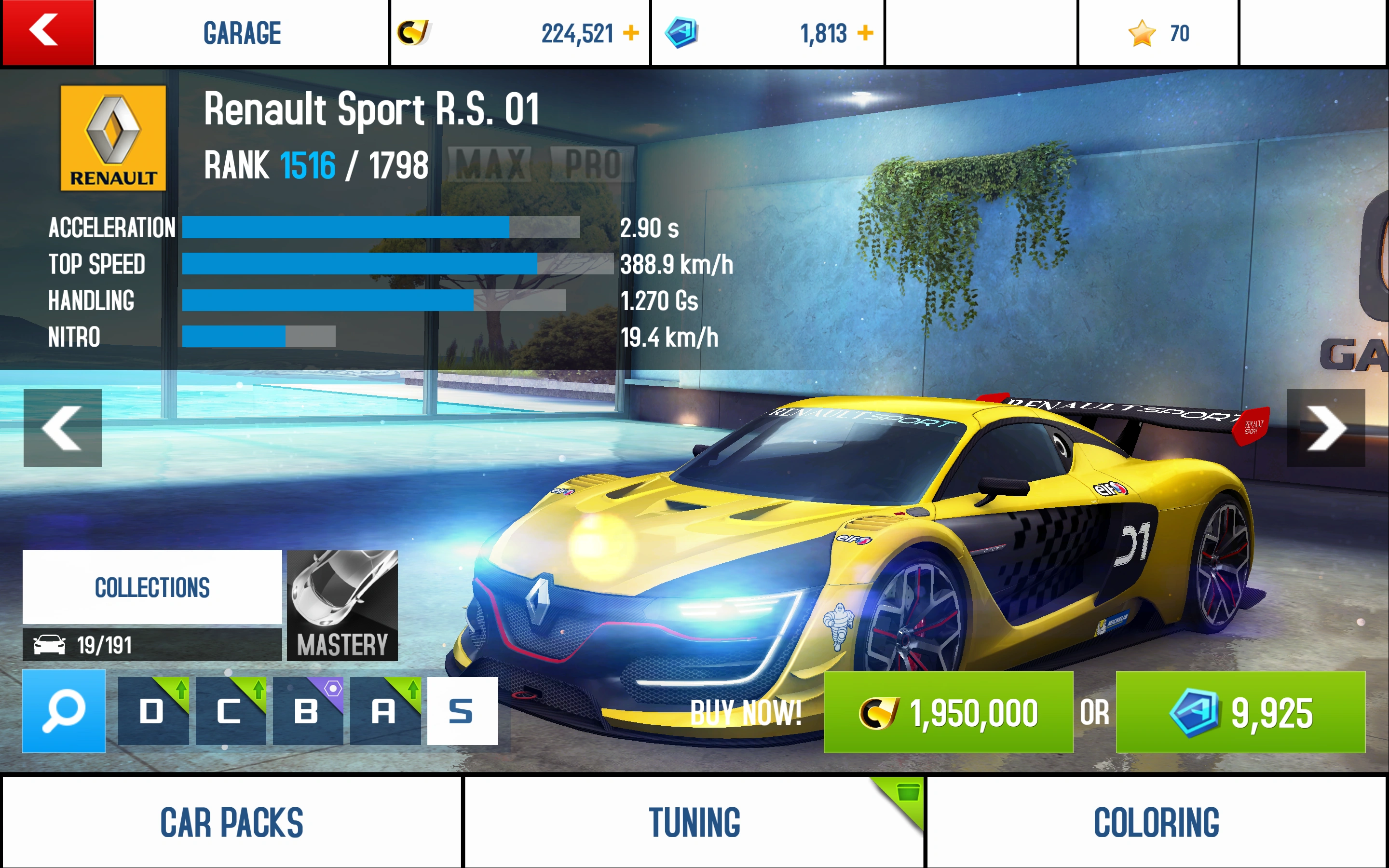The image size is (1389, 868).
Task: Open the star level indicator
Action: pyautogui.click(x=1158, y=33)
